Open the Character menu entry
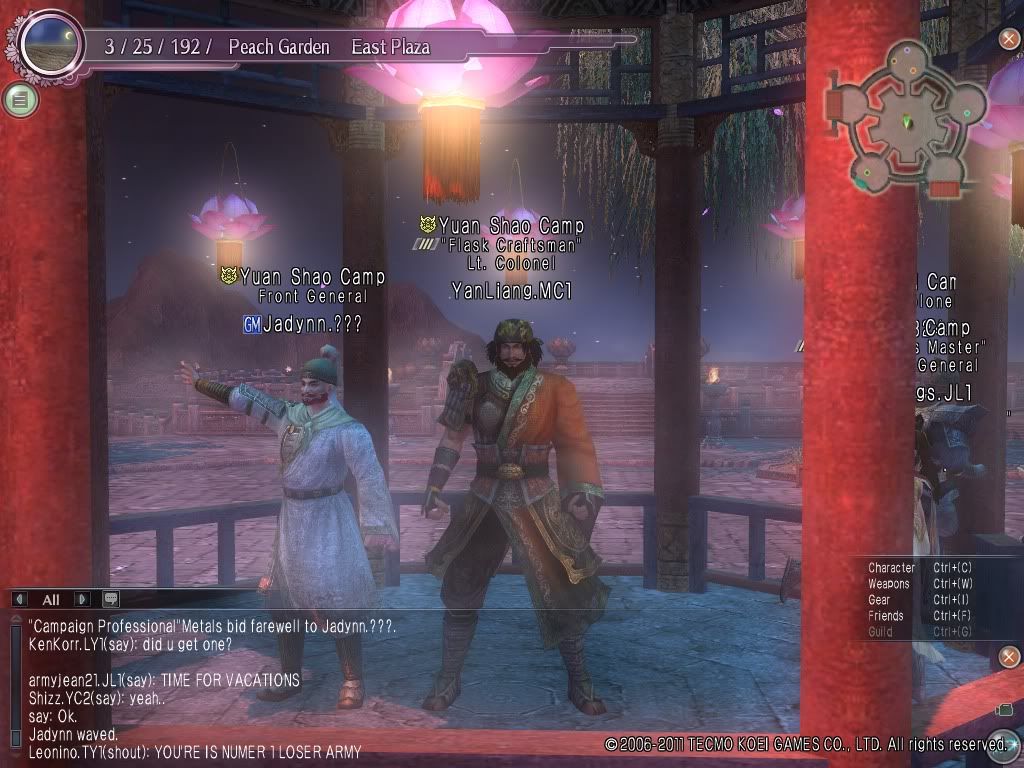 coord(891,568)
